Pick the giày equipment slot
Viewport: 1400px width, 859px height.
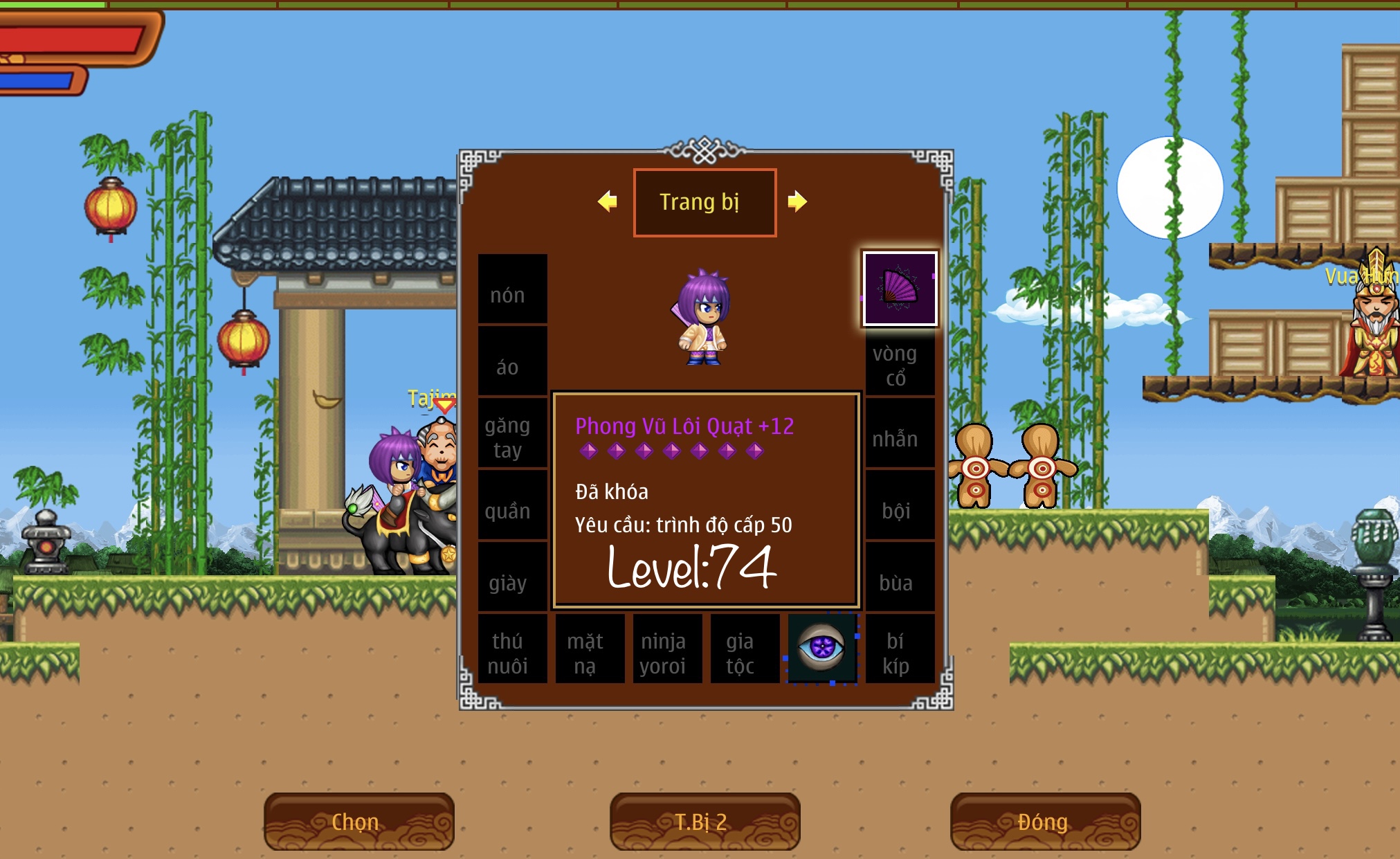coord(512,577)
